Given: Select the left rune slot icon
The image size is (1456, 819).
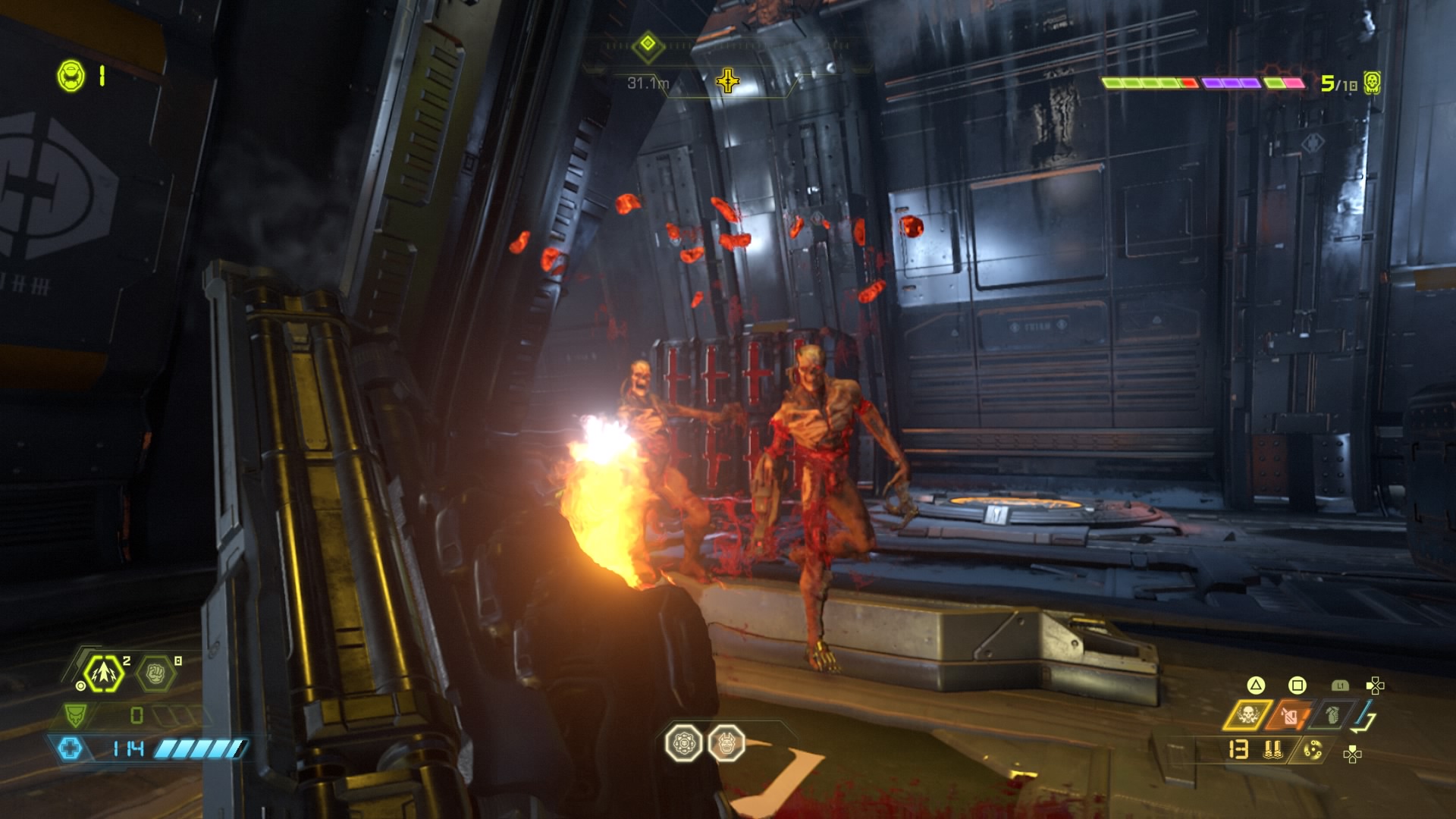Looking at the screenshot, I should (x=684, y=743).
